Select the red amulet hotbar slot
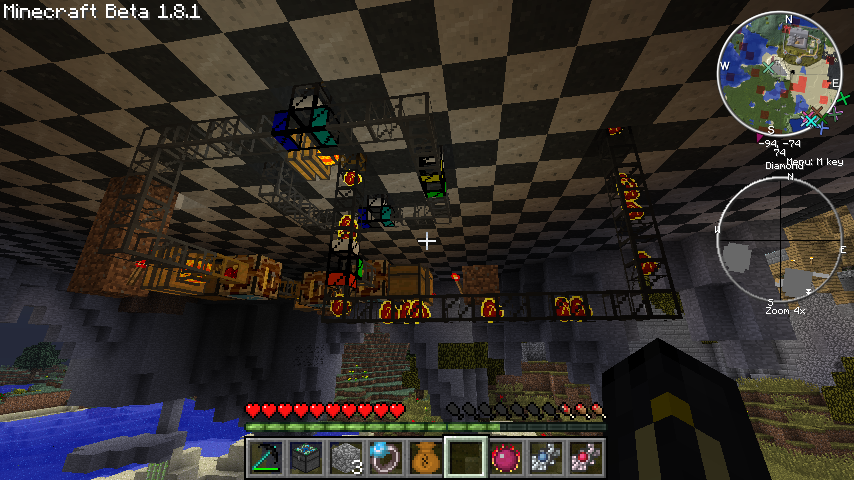The height and width of the screenshot is (480, 854). click(585, 458)
